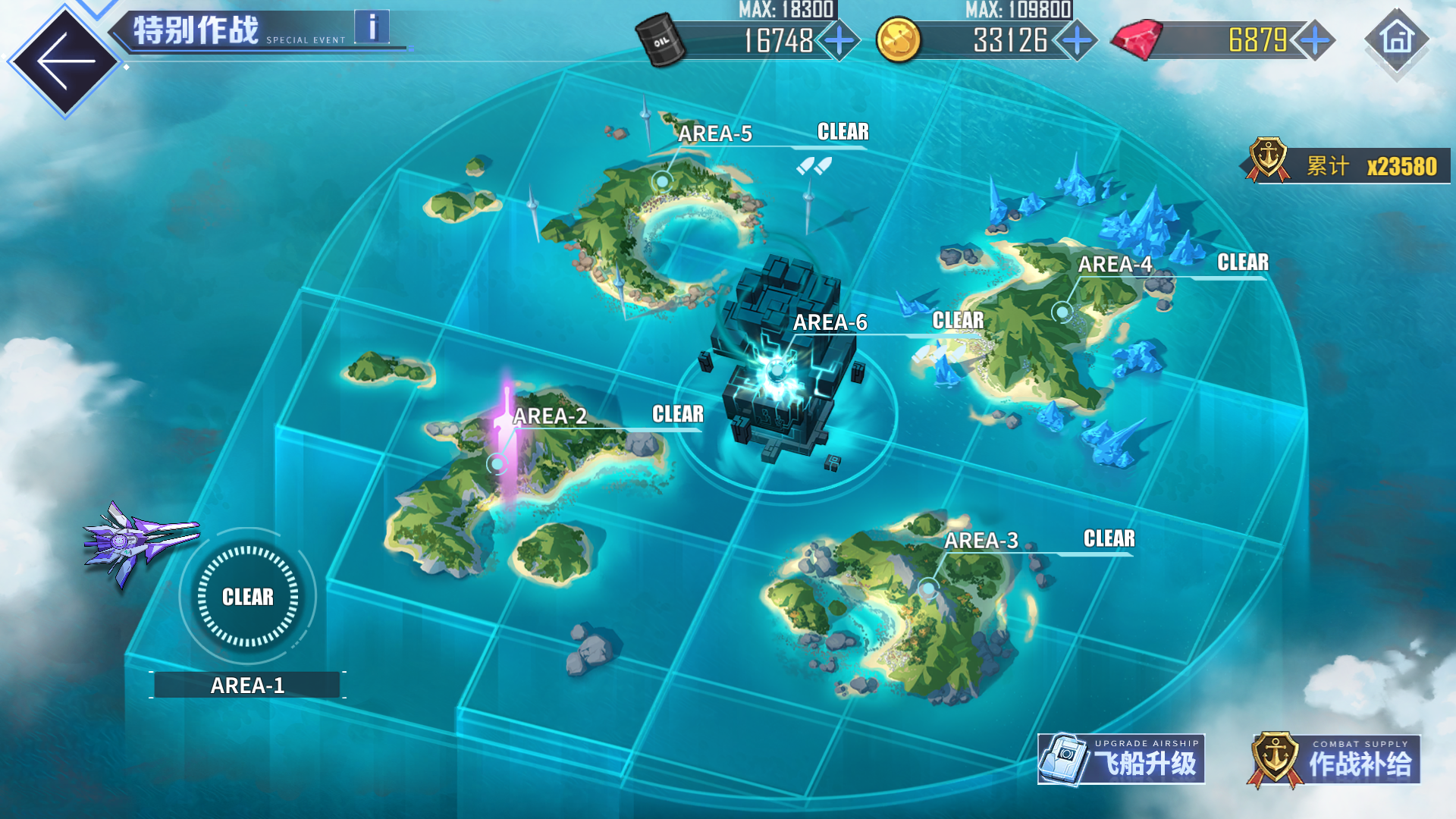Viewport: 1456px width, 819px height.
Task: Choose the AREA-3 stage marker
Action: pyautogui.click(x=928, y=588)
